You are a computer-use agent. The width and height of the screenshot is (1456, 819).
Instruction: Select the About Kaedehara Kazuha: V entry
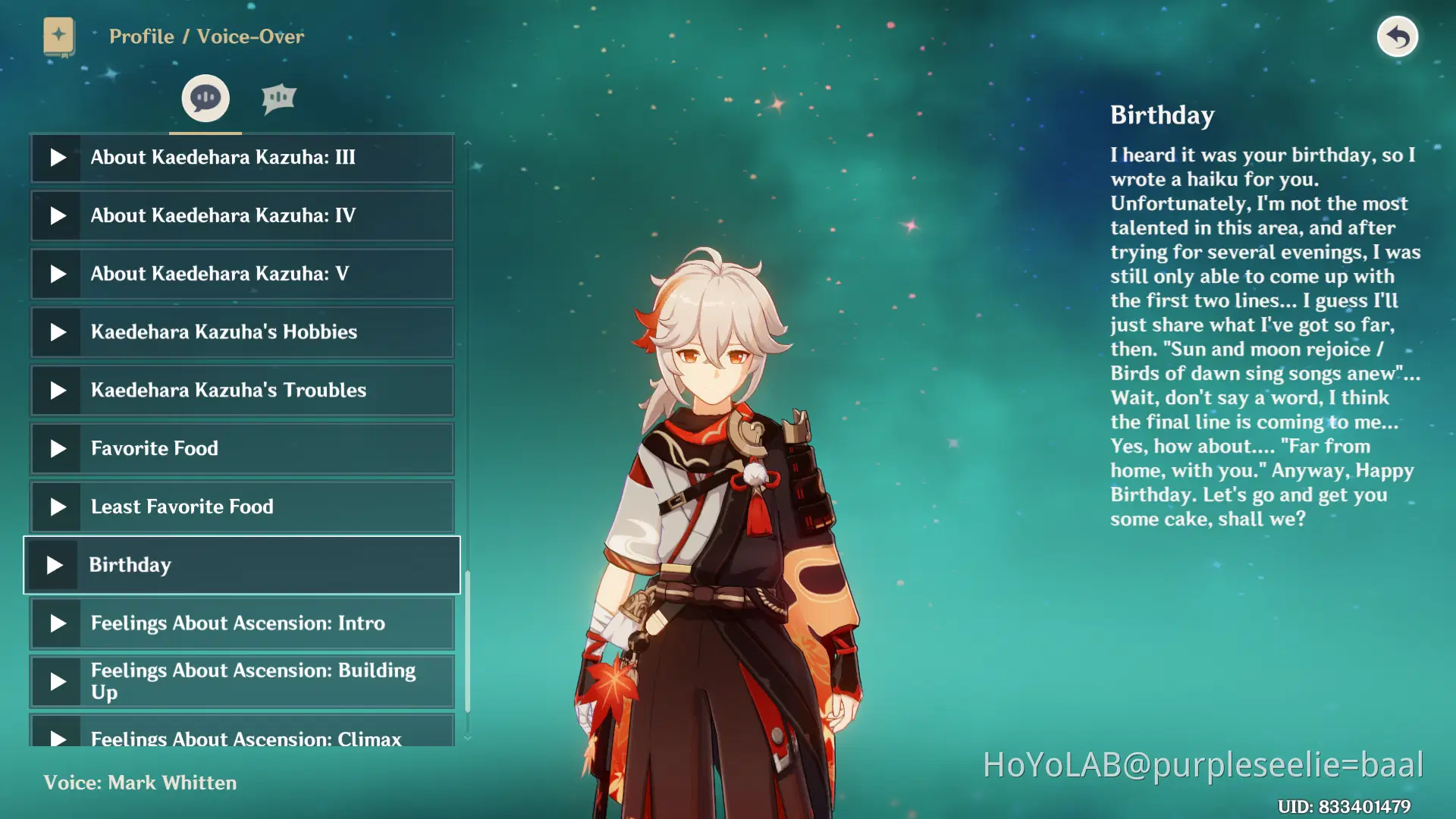coord(241,274)
